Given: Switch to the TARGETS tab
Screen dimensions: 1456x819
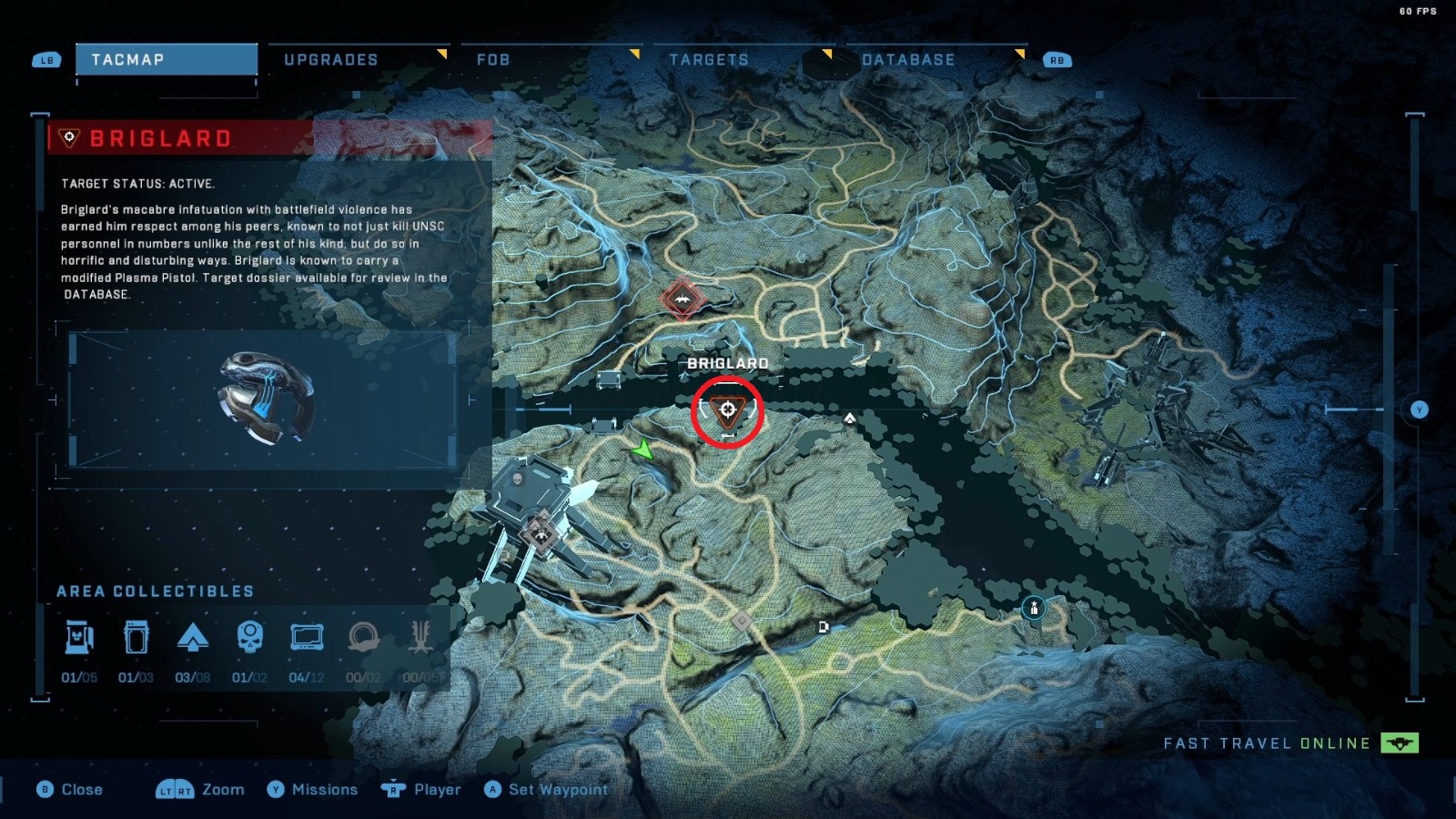Looking at the screenshot, I should click(x=709, y=59).
